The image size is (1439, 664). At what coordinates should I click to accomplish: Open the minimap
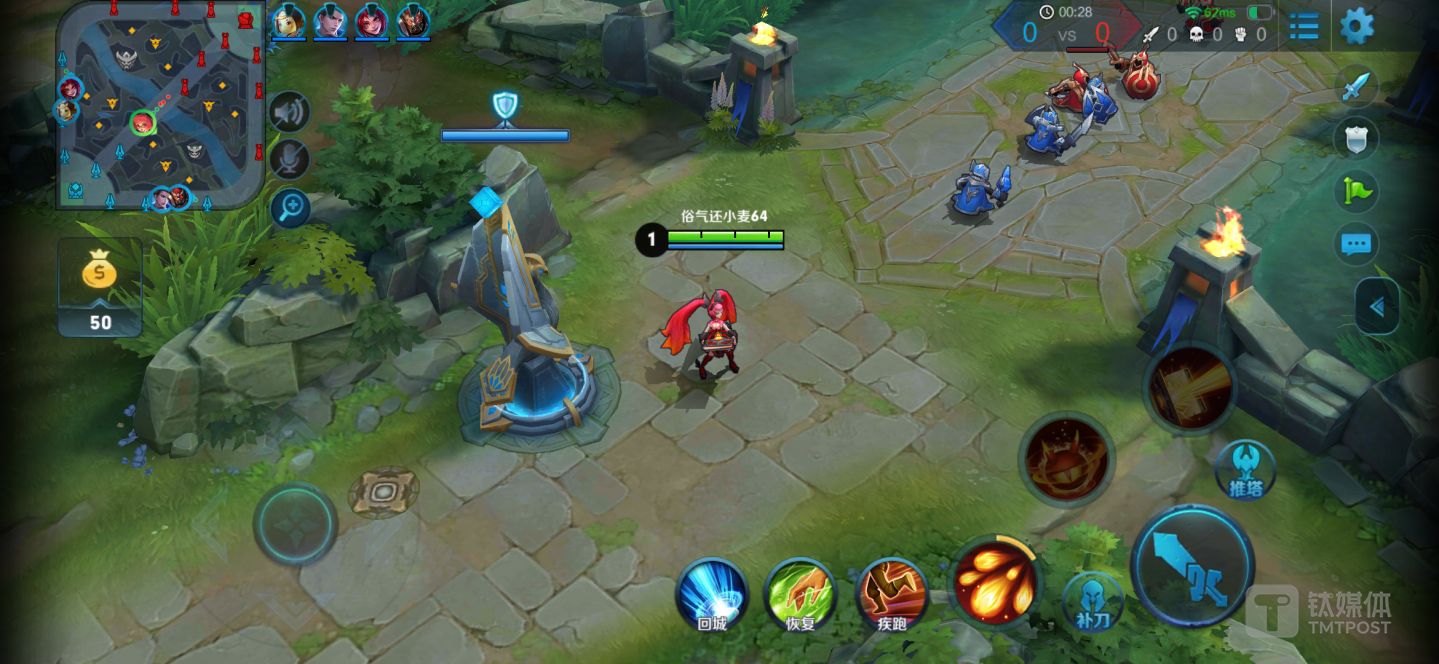point(160,105)
